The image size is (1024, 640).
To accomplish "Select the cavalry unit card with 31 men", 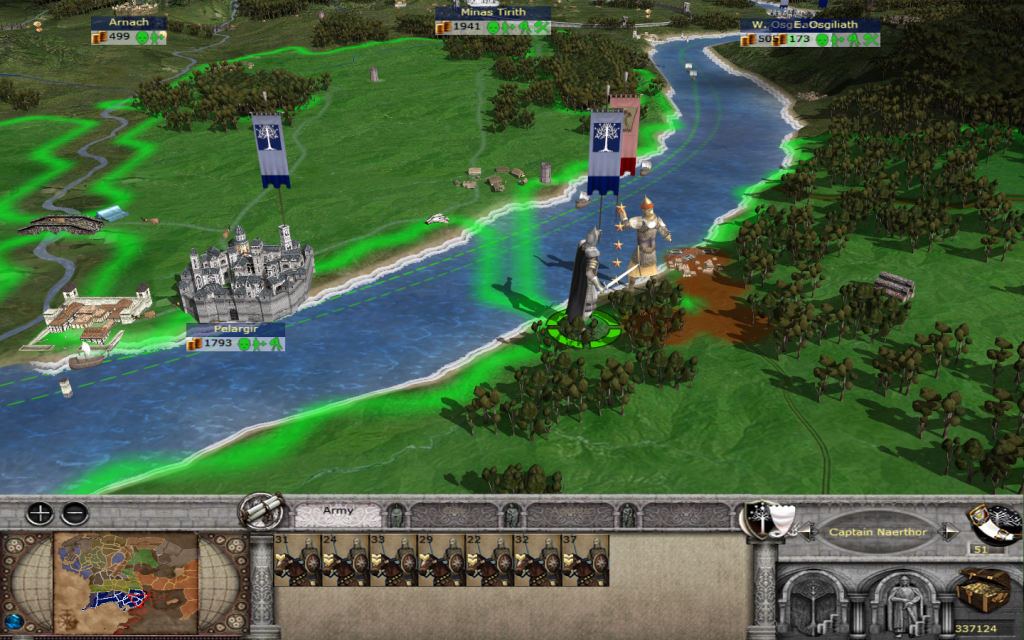I will point(297,561).
